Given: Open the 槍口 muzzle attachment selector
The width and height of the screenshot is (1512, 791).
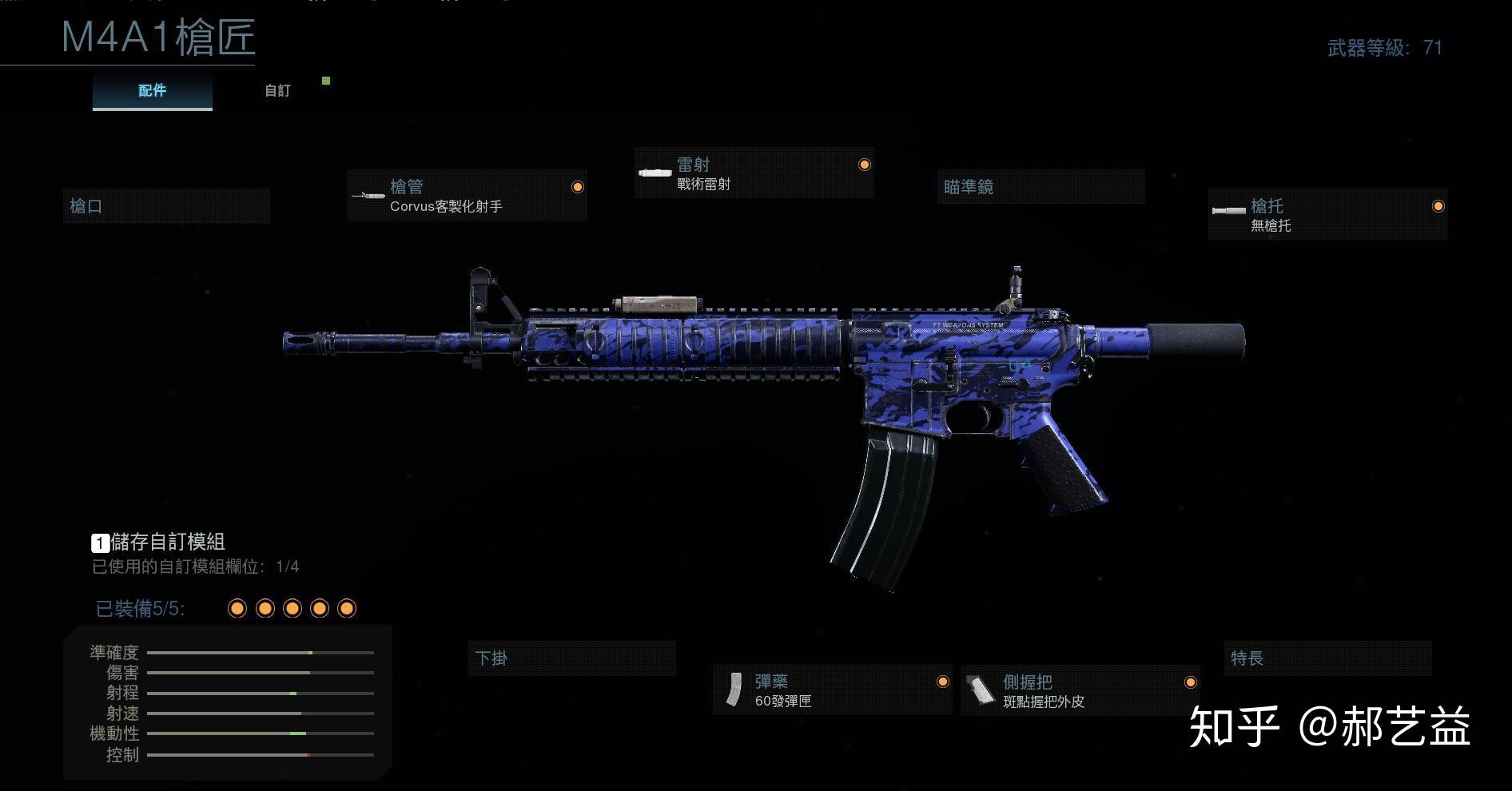Looking at the screenshot, I should pyautogui.click(x=167, y=205).
